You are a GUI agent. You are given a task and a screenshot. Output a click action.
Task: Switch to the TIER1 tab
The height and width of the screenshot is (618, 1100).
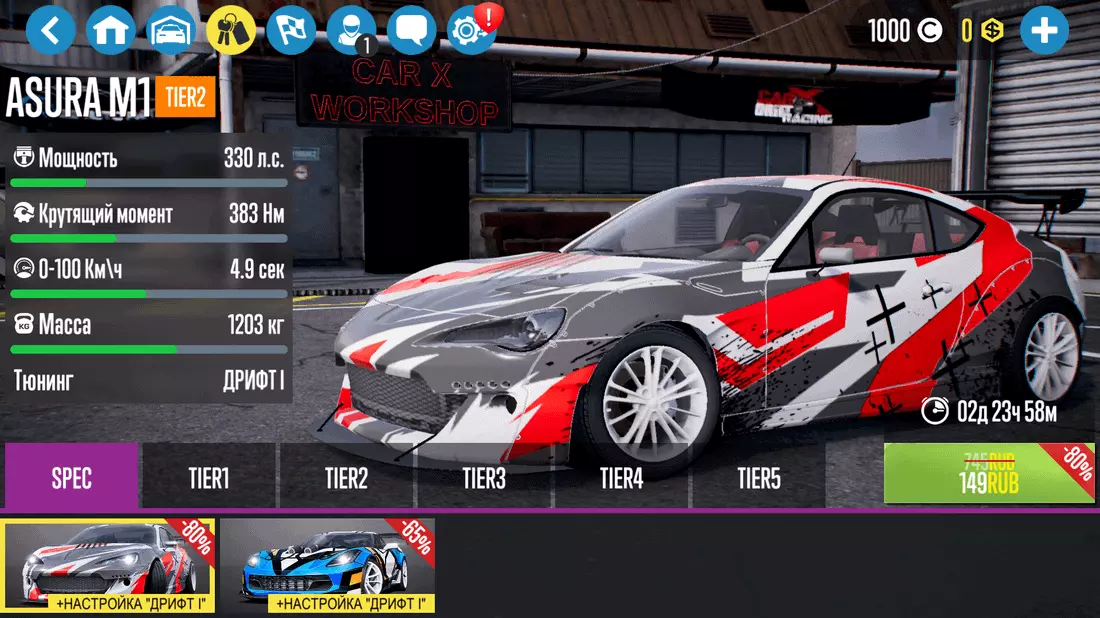pos(209,478)
